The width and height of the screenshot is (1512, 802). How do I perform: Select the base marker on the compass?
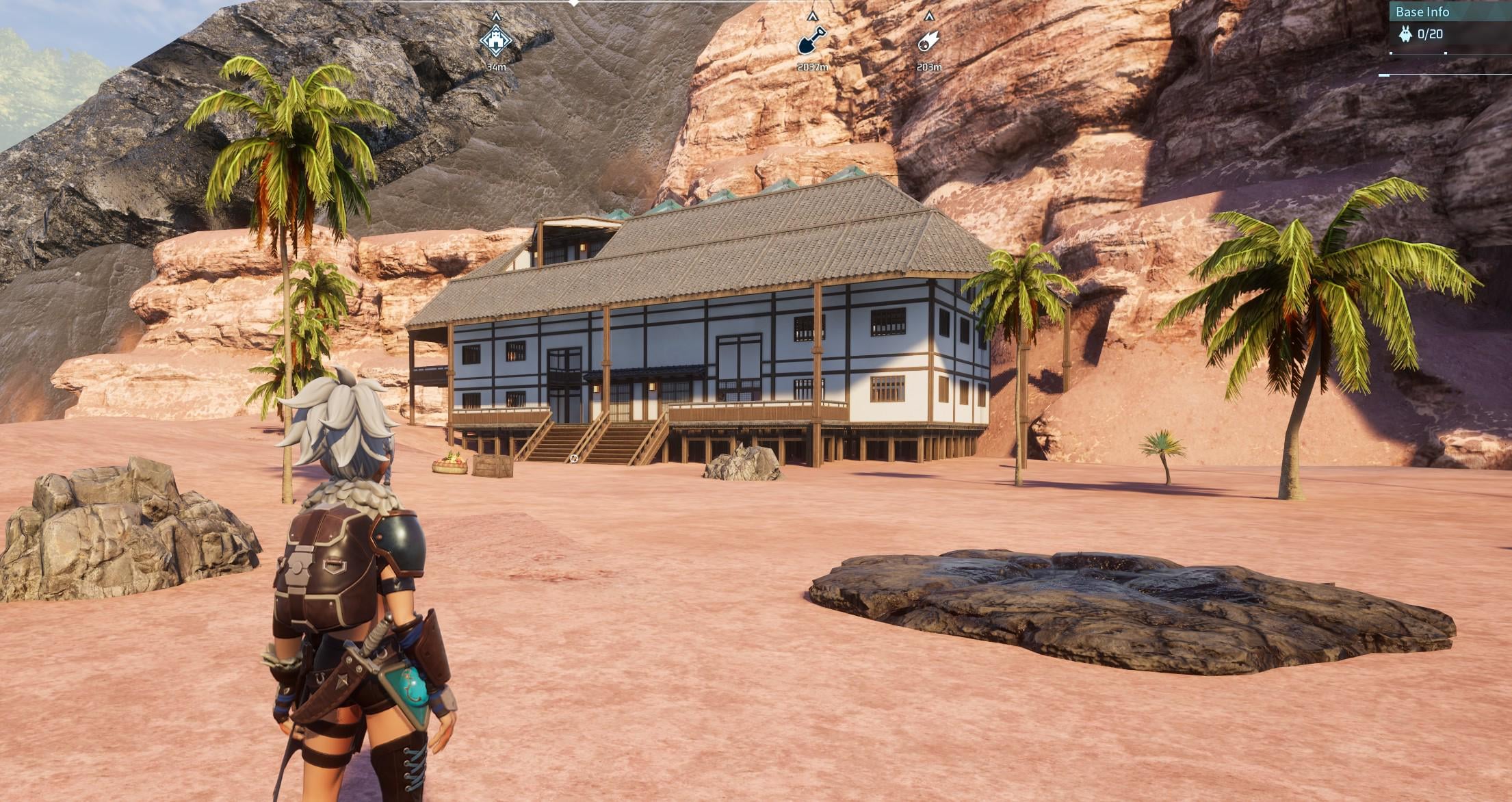point(496,41)
